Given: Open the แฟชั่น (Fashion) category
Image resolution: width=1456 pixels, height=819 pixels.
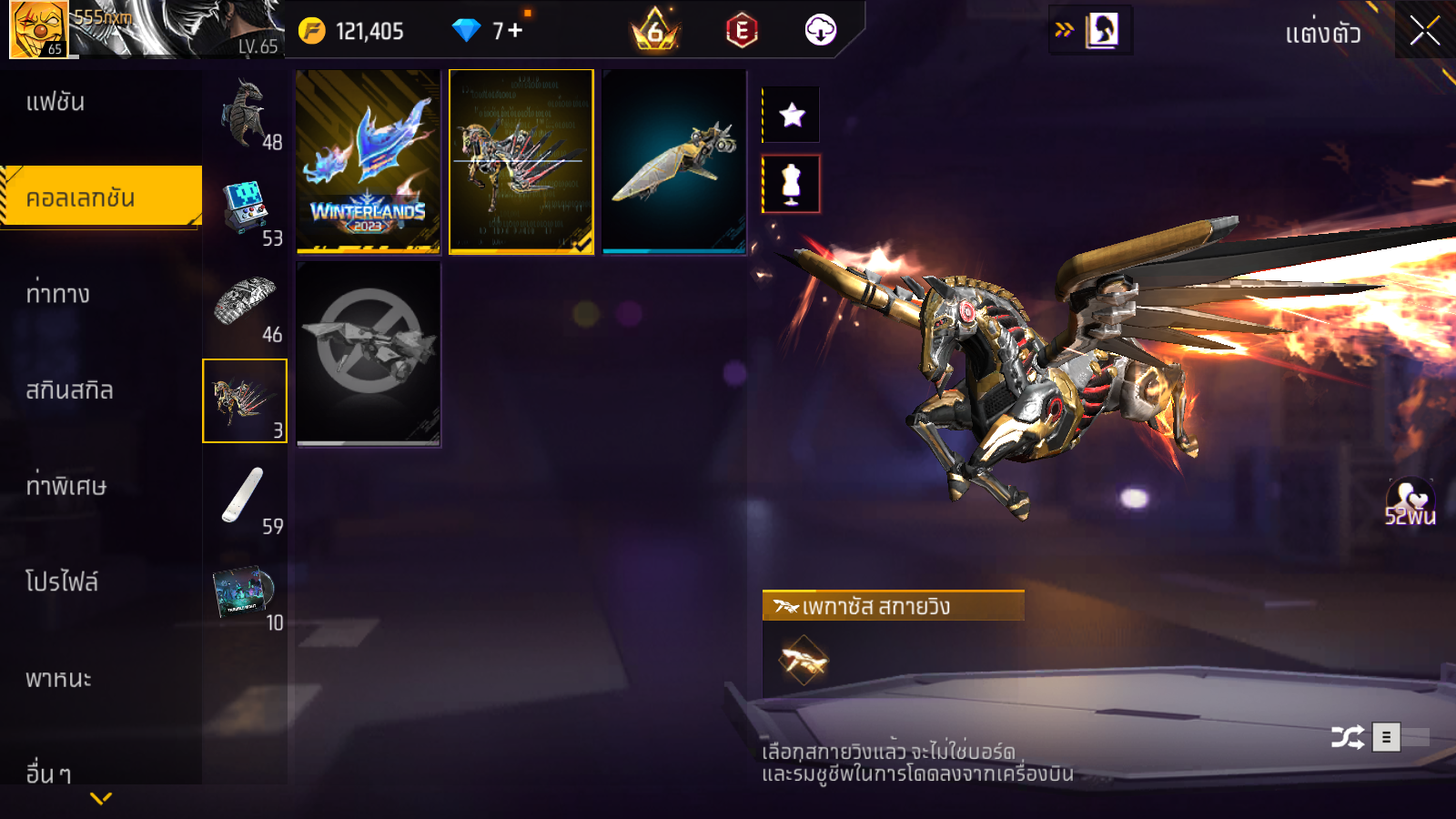Looking at the screenshot, I should [x=56, y=102].
